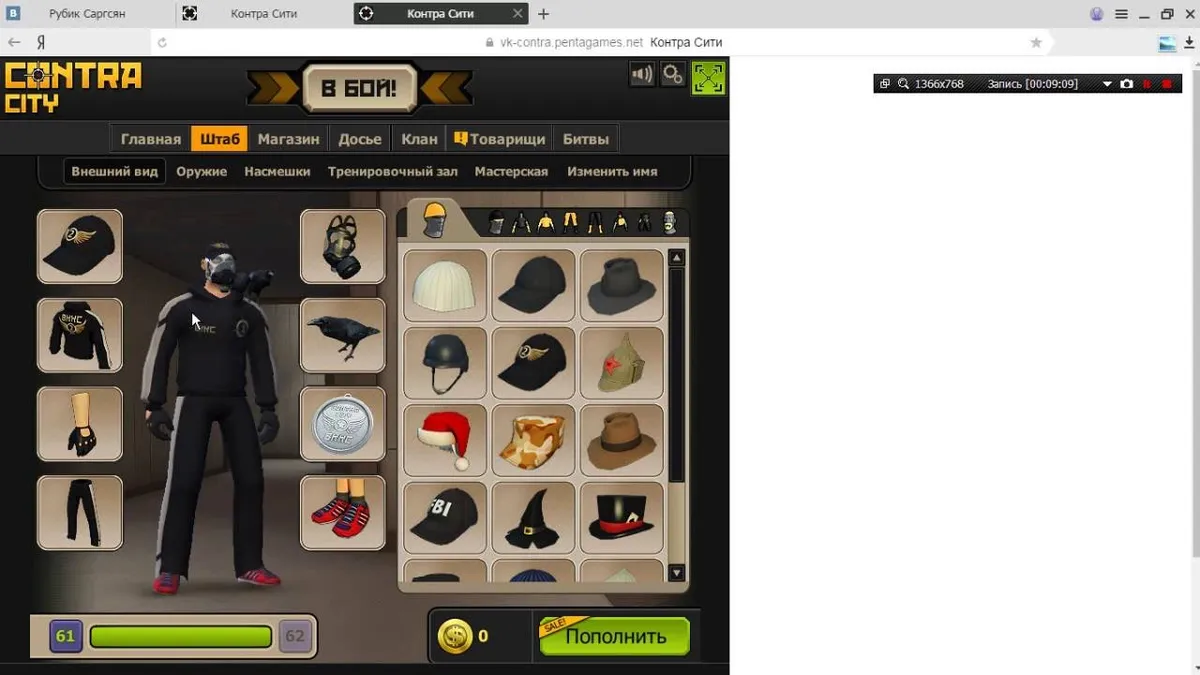This screenshot has height=675, width=1200.
Task: Open the Мастерская workshop
Action: point(511,171)
